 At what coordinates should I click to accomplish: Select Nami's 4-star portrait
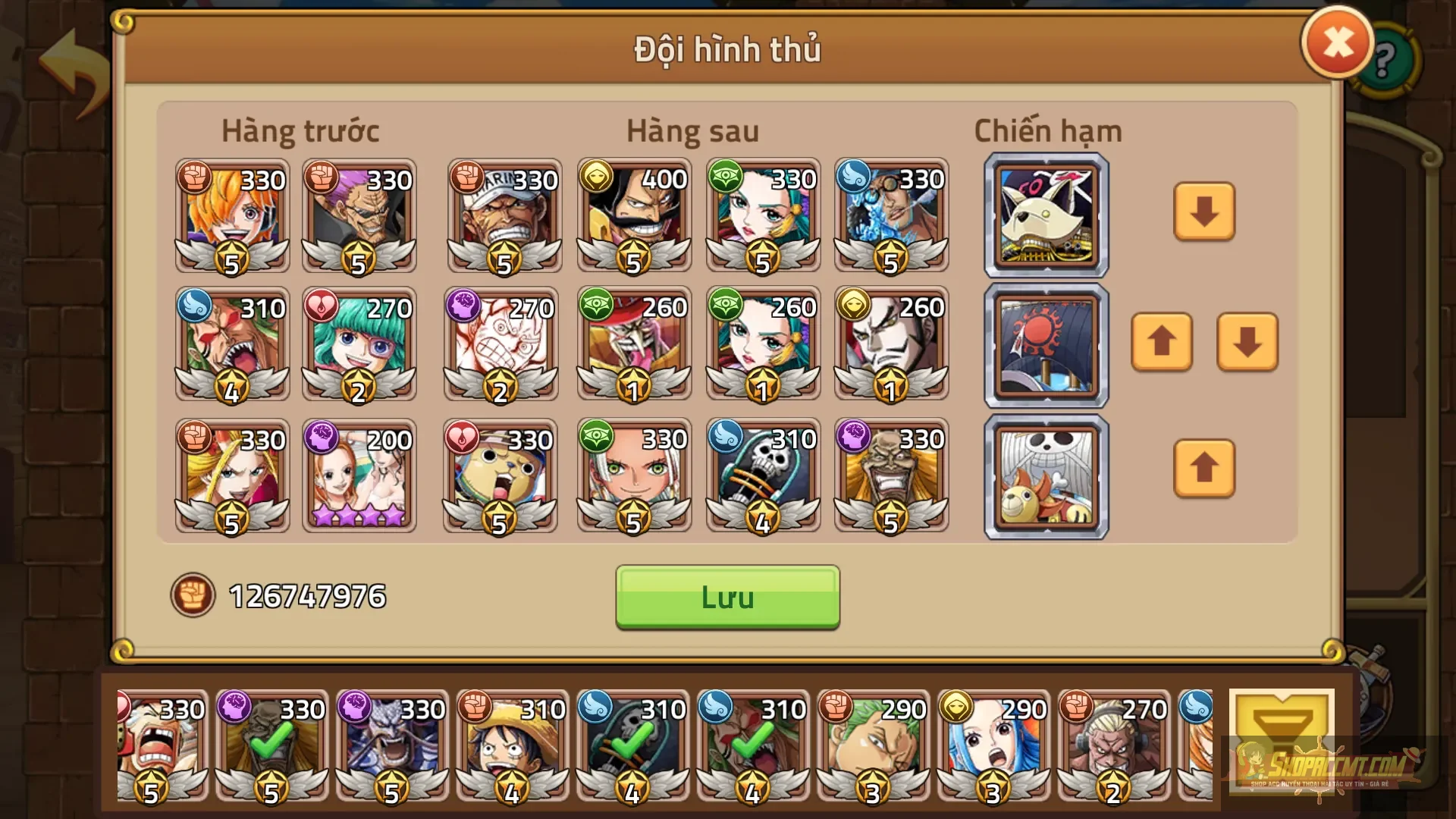click(359, 475)
